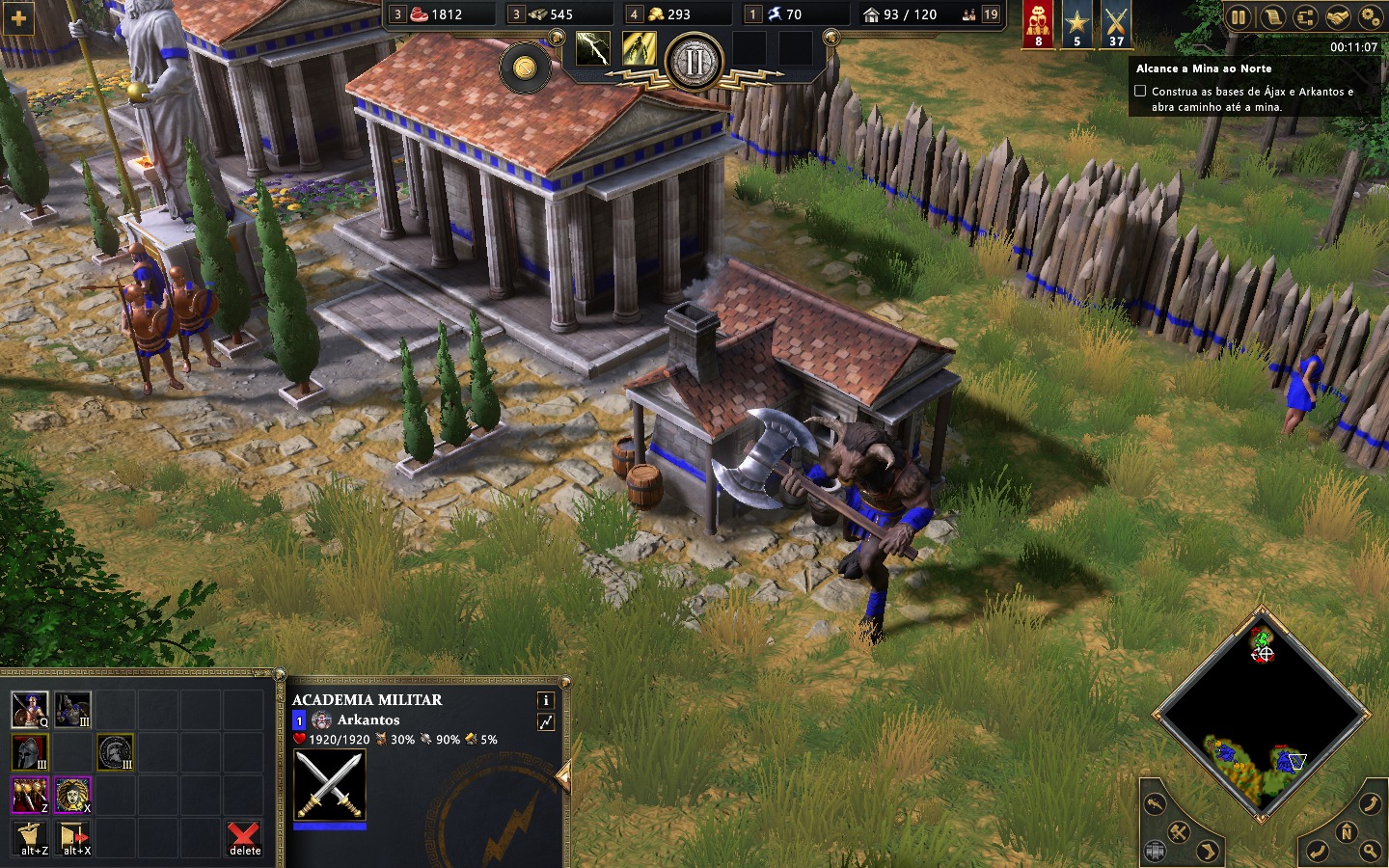Select the crossed swords building portrait
This screenshot has width=1389, height=868.
pyautogui.click(x=330, y=785)
